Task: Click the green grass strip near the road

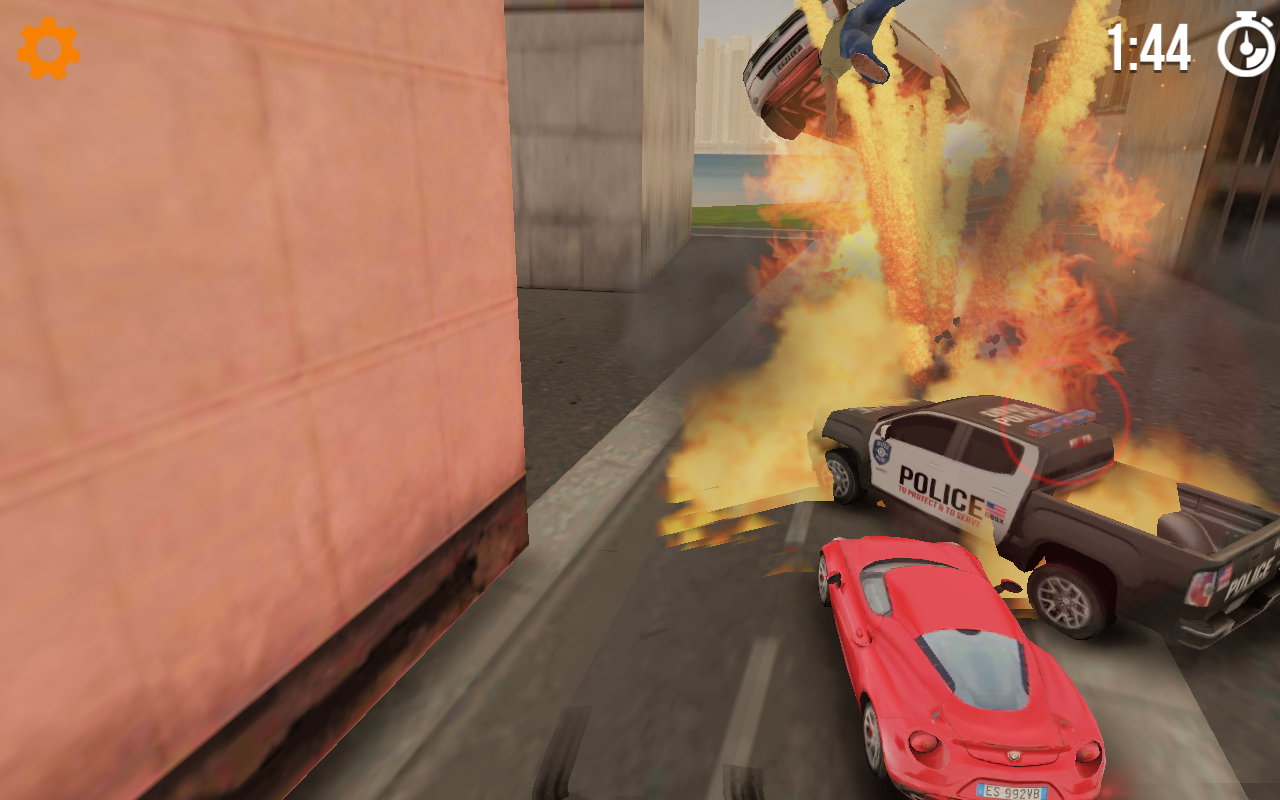Action: 722,216
